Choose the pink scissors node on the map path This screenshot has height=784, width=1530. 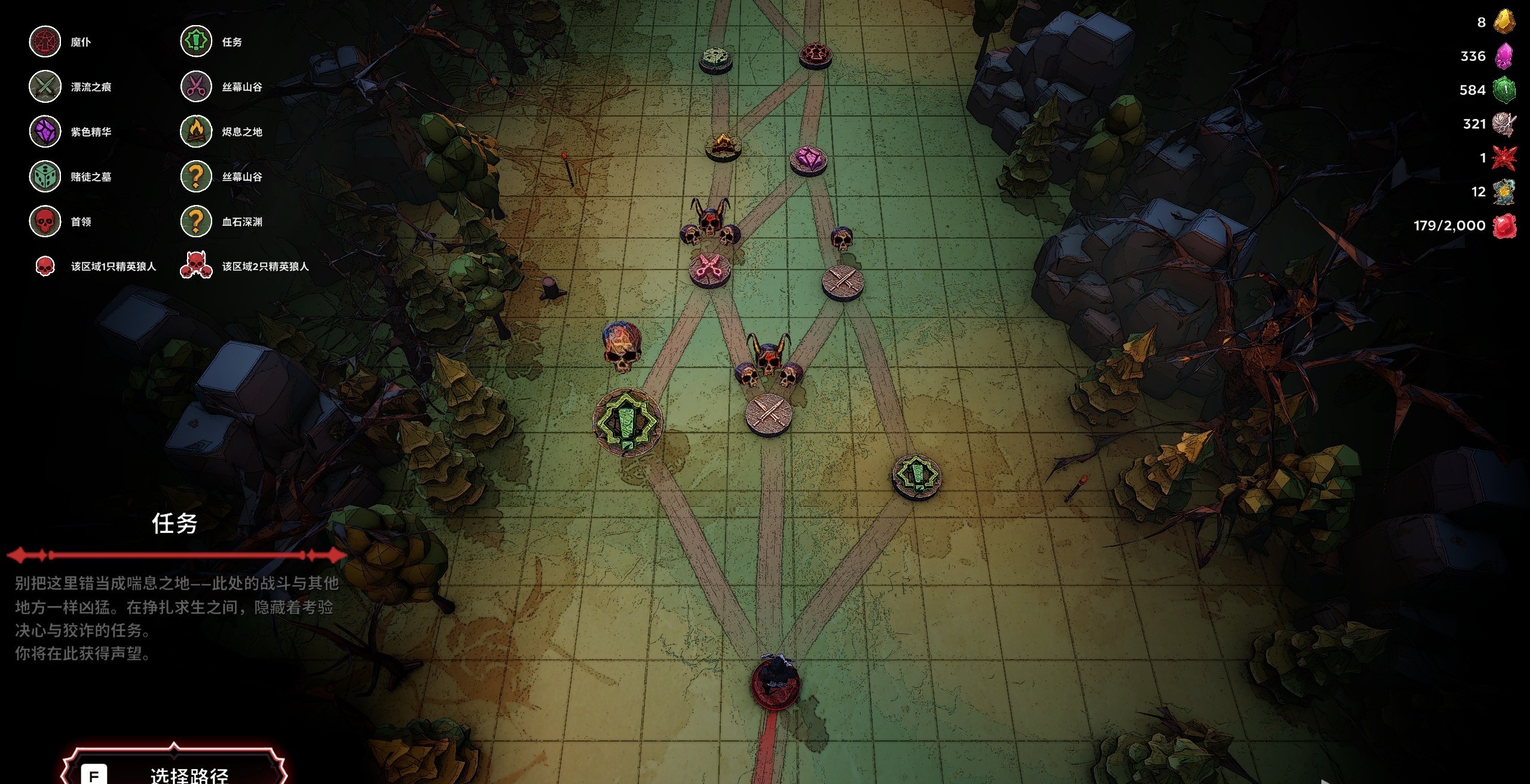click(709, 269)
